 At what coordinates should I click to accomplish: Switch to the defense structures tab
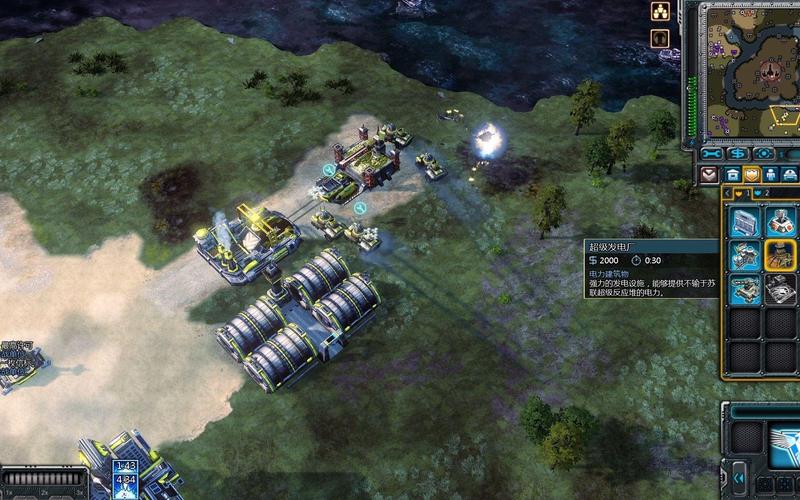(x=753, y=174)
